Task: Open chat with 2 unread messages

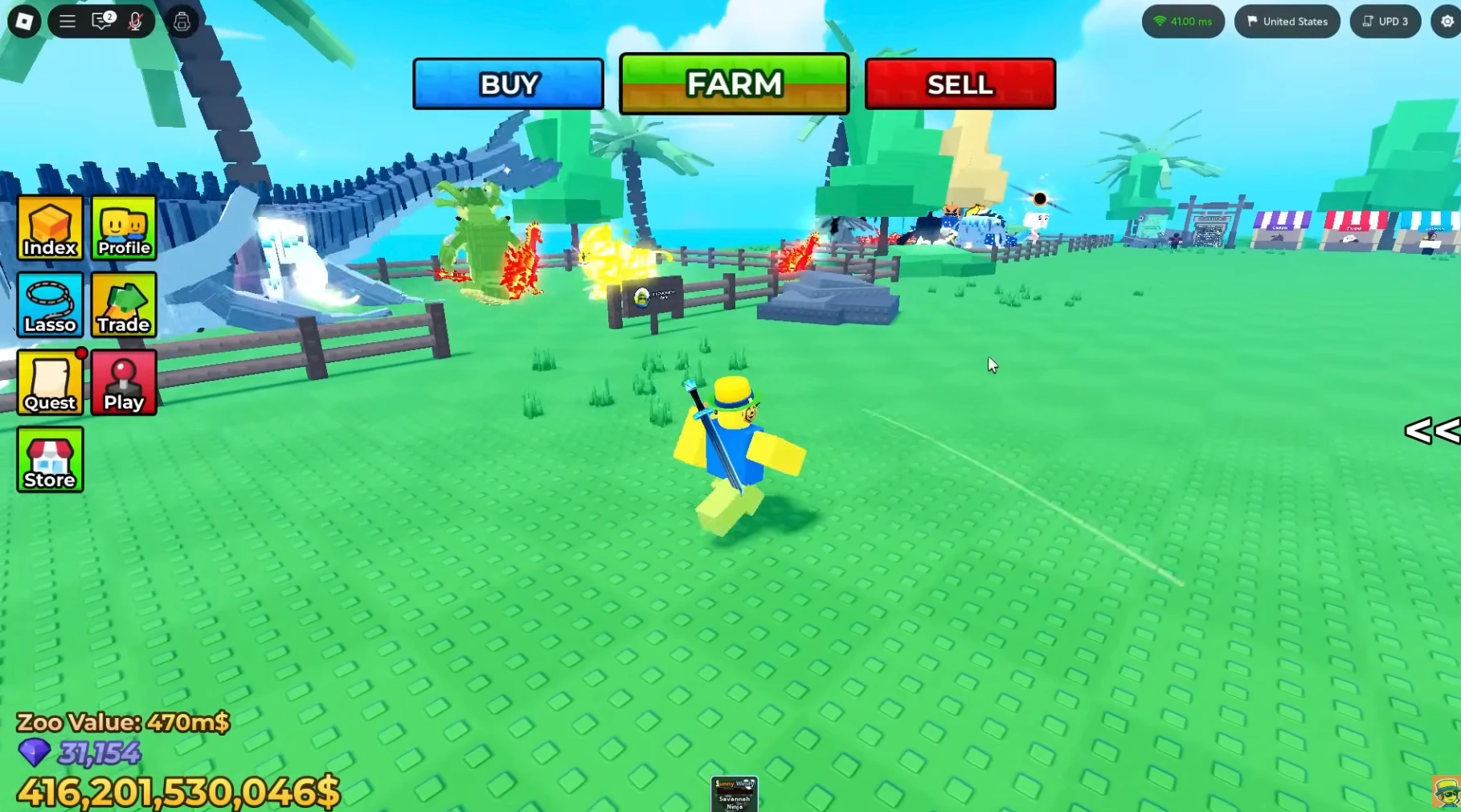Action: pyautogui.click(x=100, y=22)
